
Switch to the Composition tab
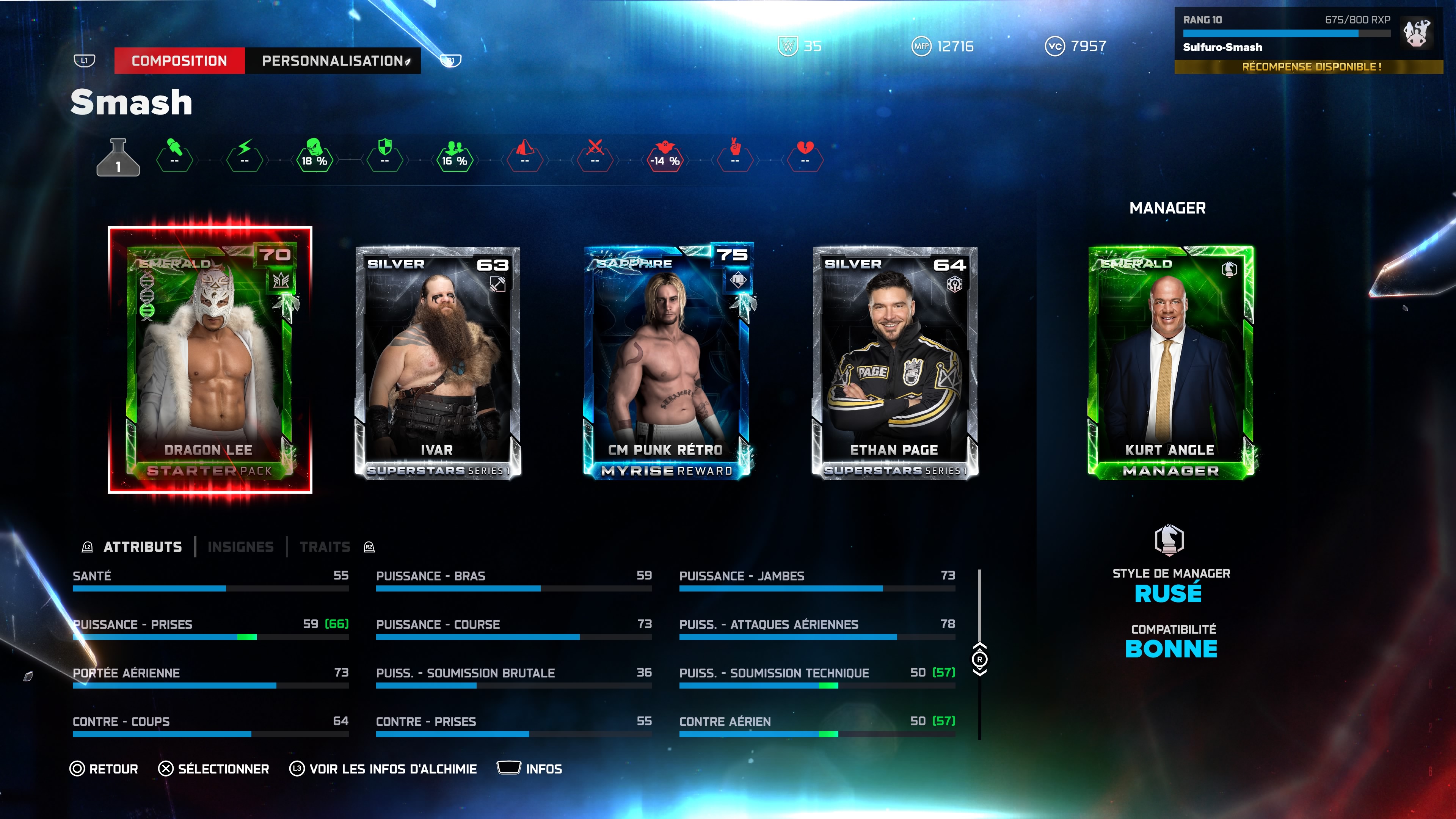click(x=179, y=61)
